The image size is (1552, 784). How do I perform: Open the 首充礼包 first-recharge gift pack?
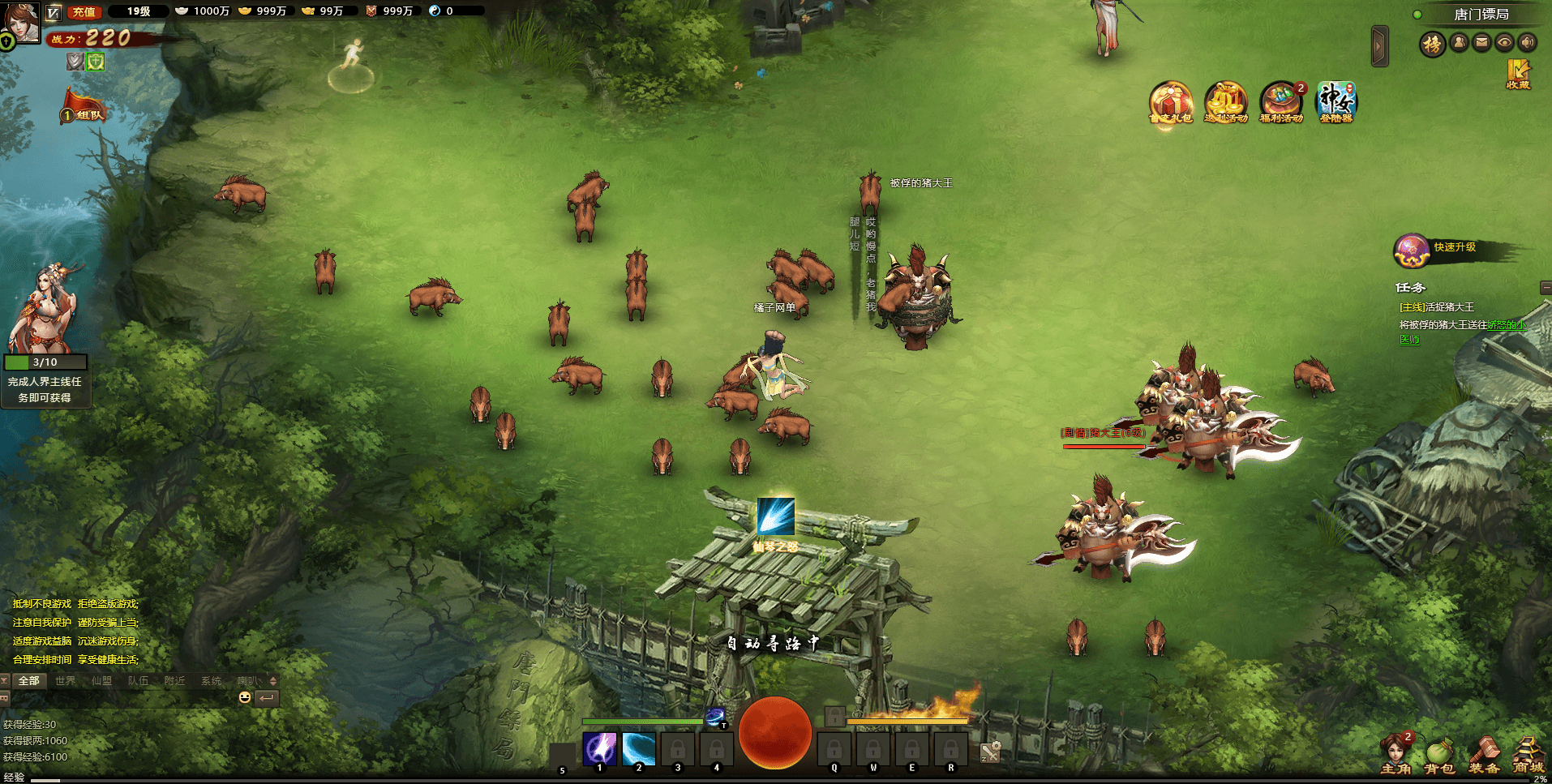point(1170,103)
